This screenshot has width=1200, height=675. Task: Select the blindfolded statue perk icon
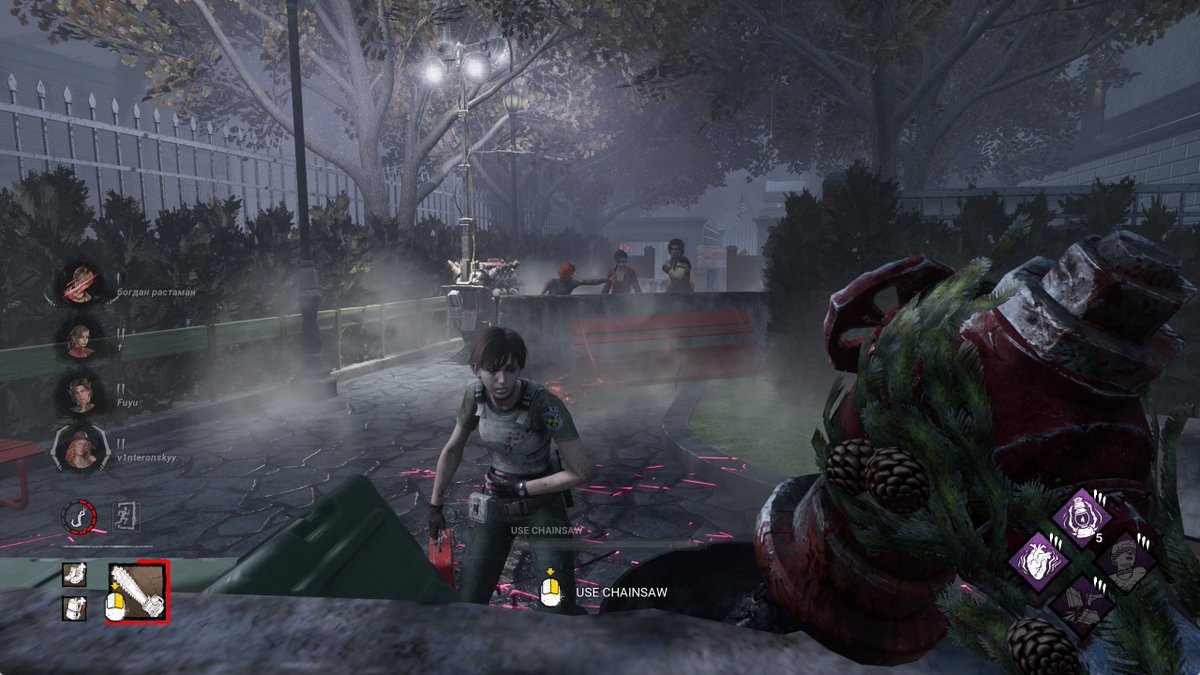[1127, 560]
